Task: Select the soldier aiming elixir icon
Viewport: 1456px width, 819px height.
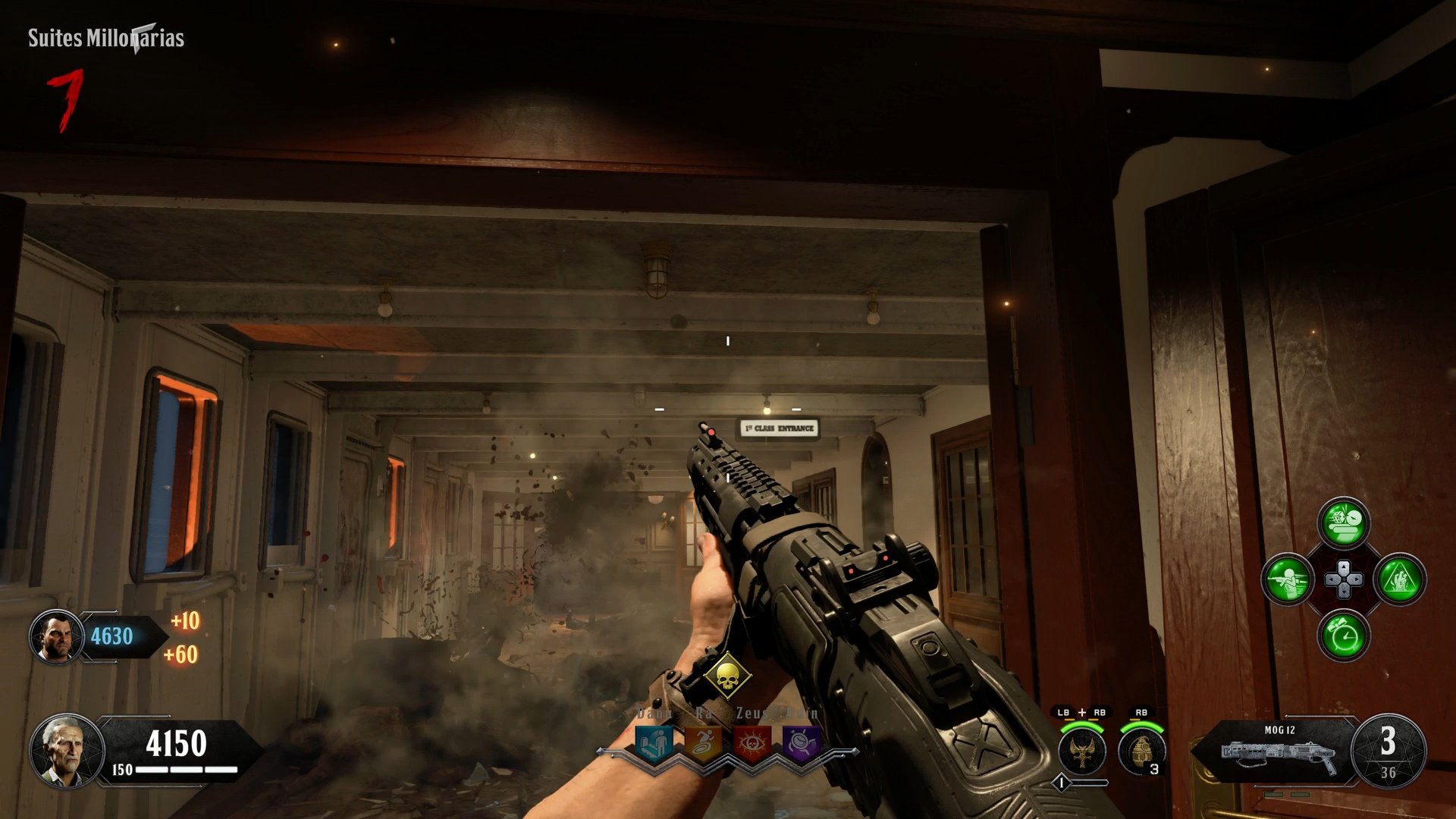Action: 1287,579
